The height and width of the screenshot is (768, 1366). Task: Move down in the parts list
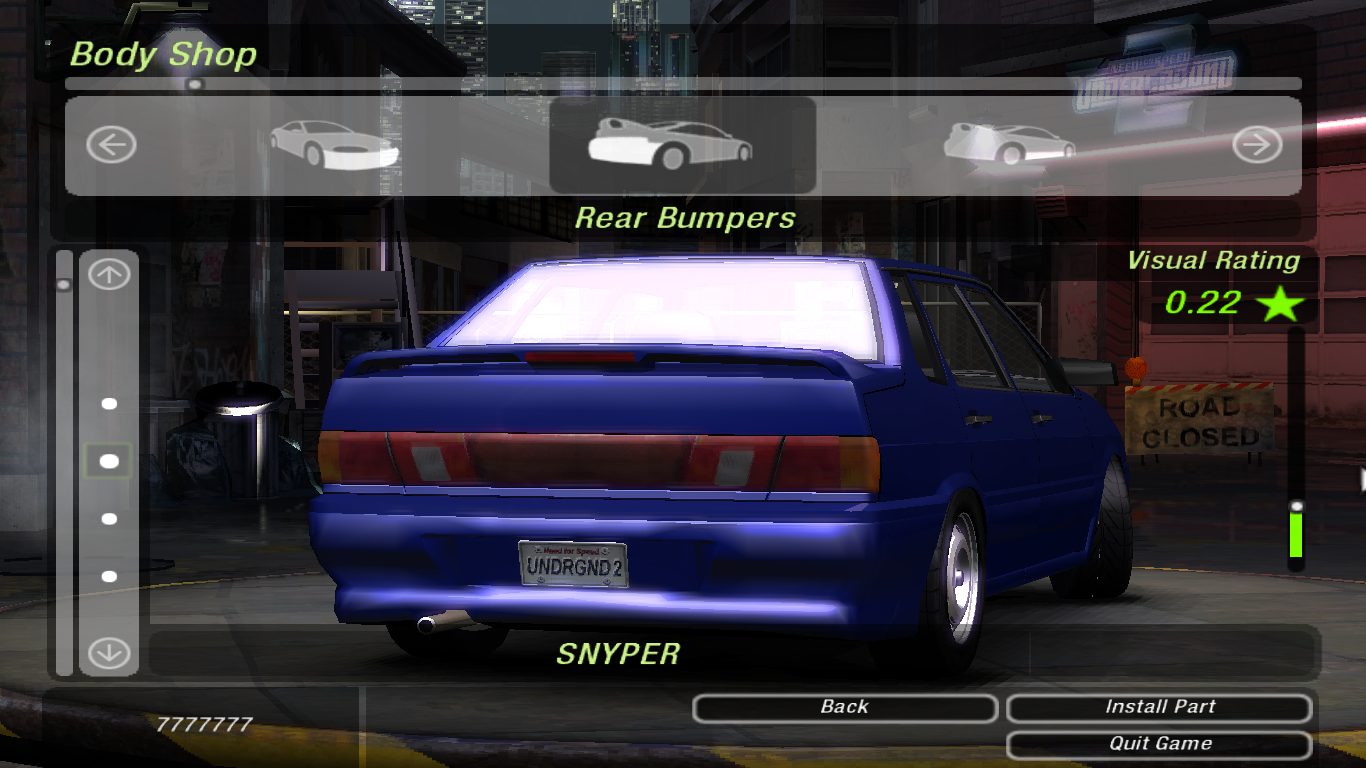pyautogui.click(x=109, y=654)
